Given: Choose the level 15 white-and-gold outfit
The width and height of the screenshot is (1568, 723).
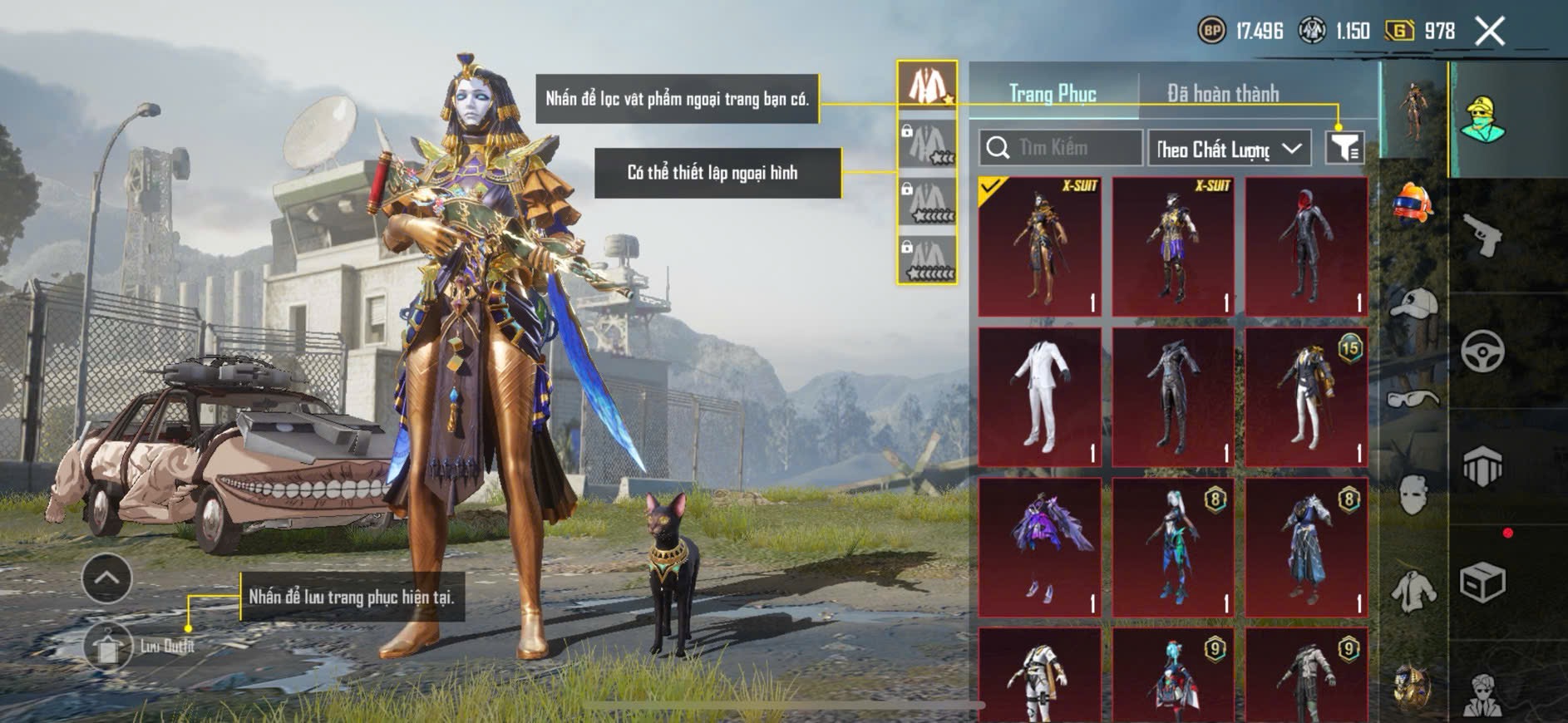Looking at the screenshot, I should point(1306,396).
